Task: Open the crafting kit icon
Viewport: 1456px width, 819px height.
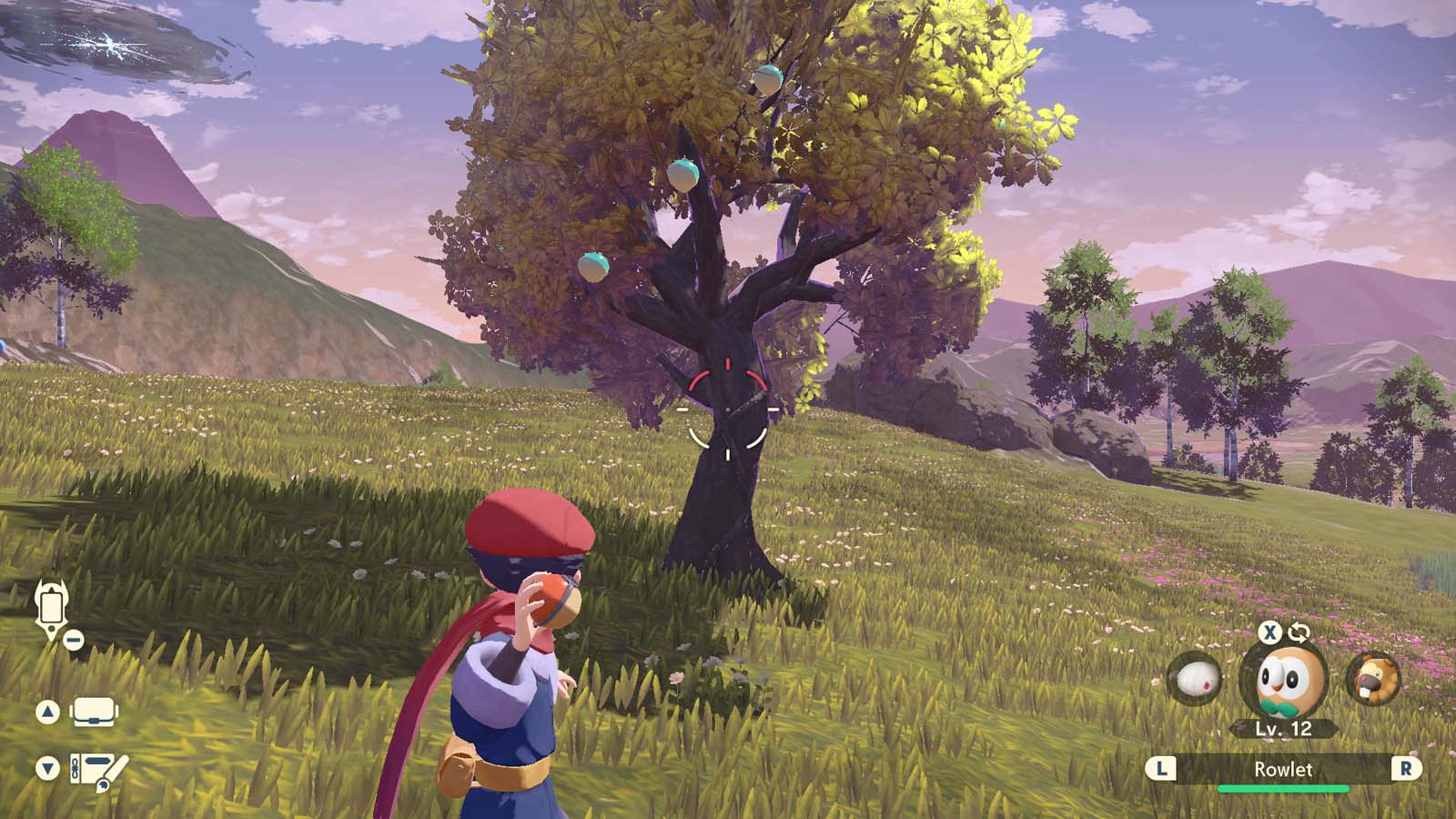Action: [x=96, y=767]
